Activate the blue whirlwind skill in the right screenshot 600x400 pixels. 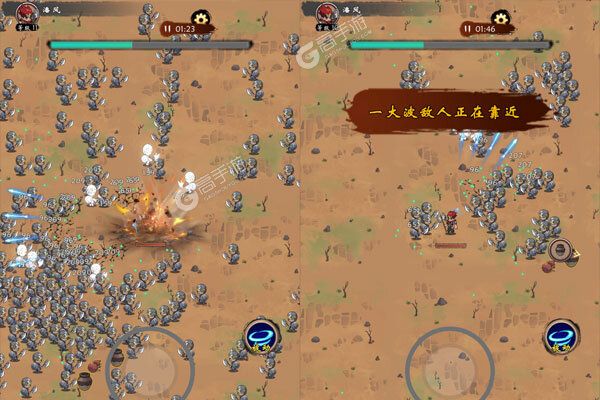click(x=559, y=338)
